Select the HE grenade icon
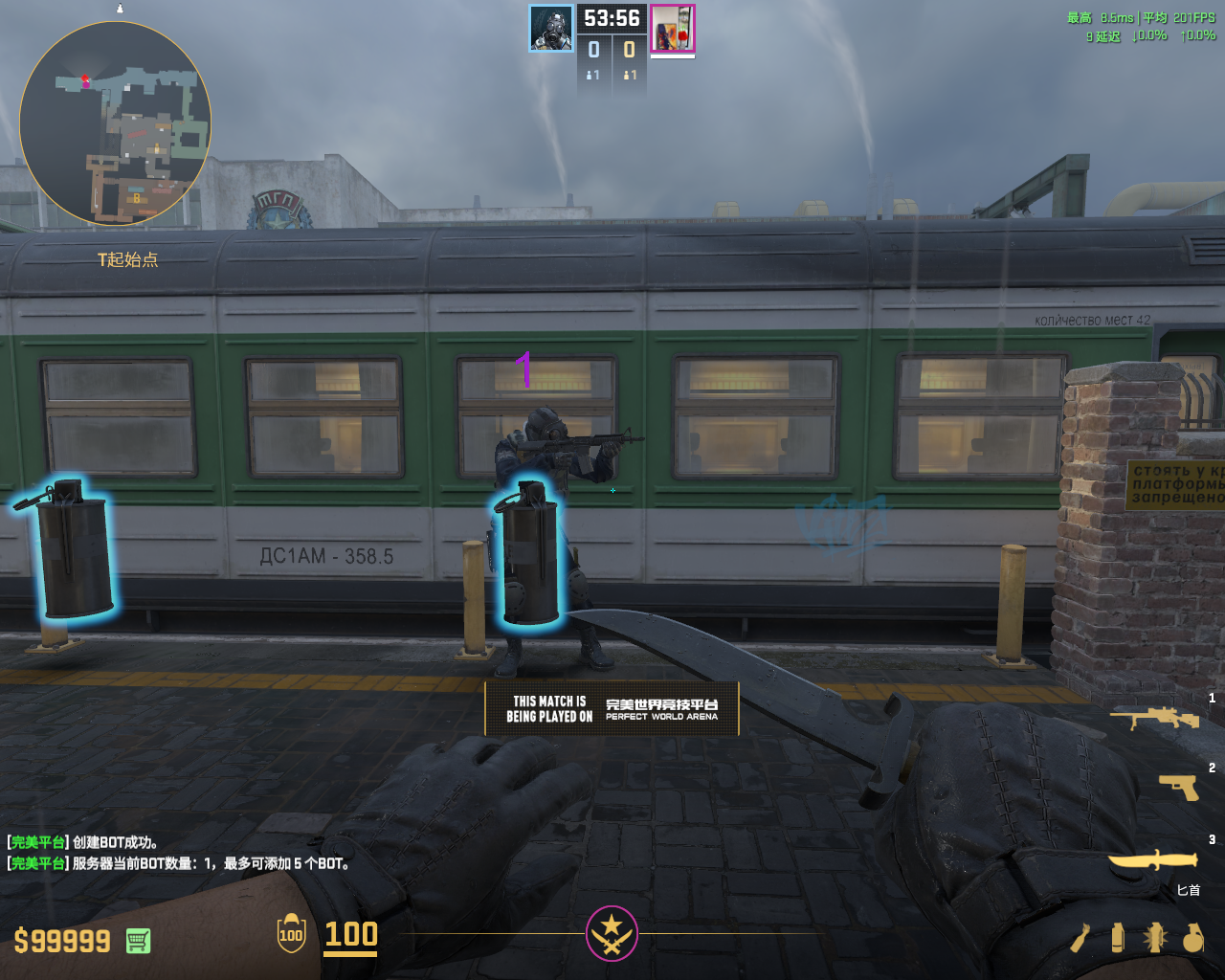Image resolution: width=1225 pixels, height=980 pixels. click(x=1192, y=938)
